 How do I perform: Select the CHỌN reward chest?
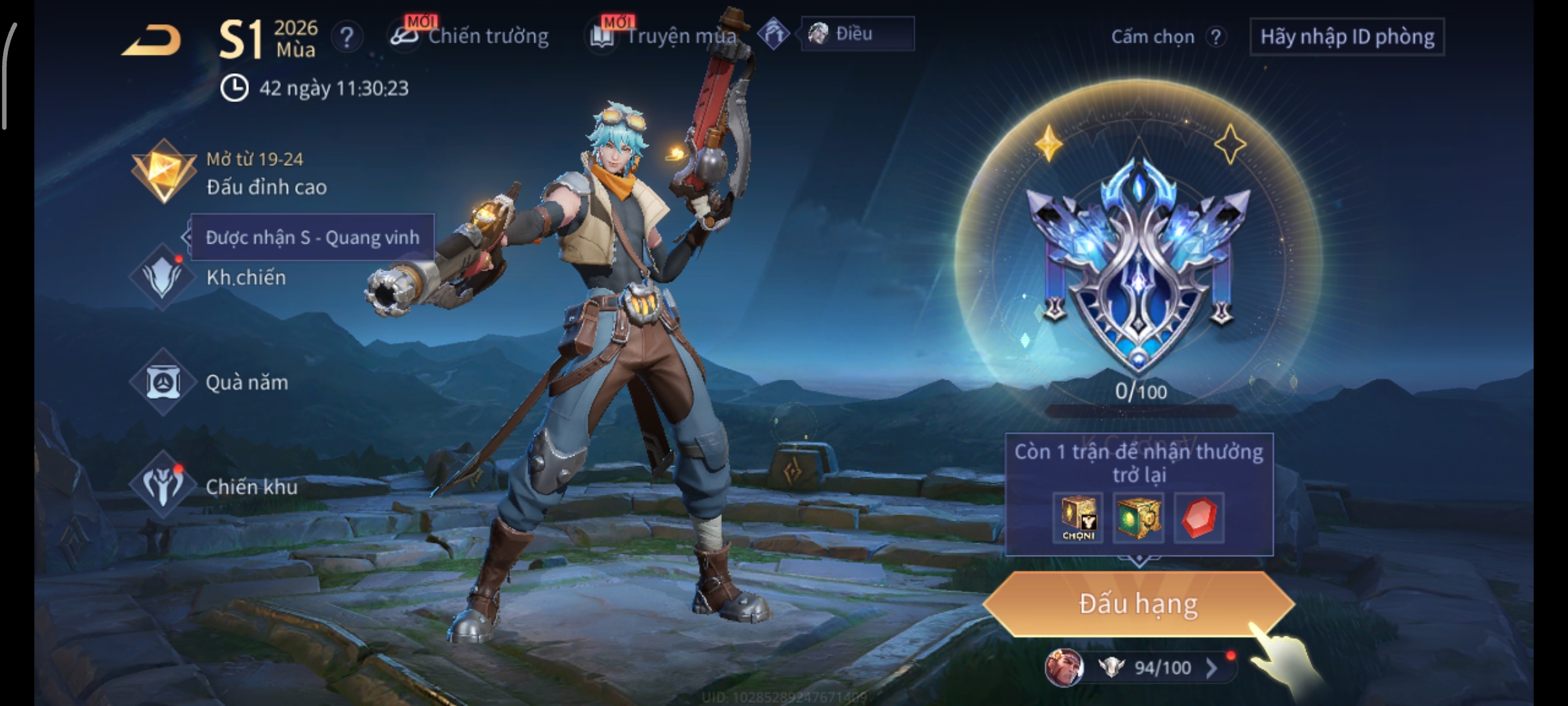[x=1078, y=518]
